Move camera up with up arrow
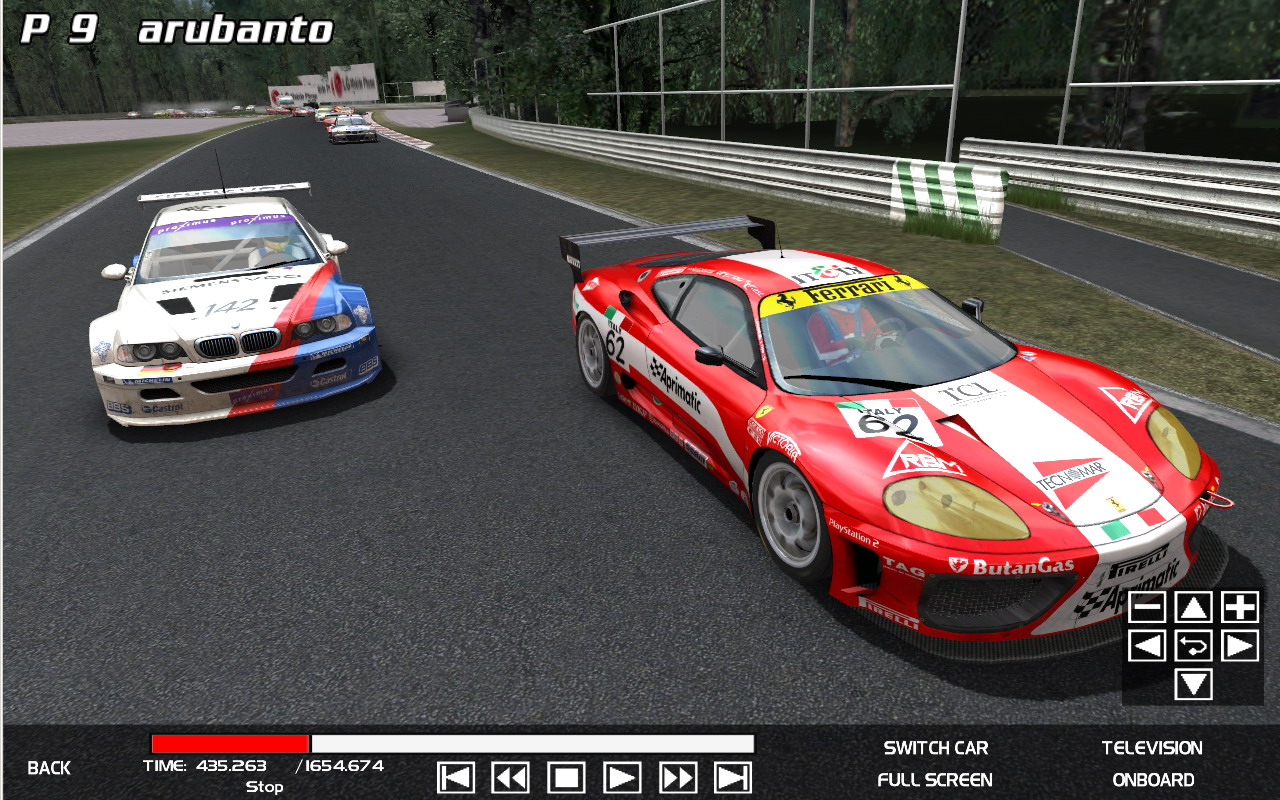This screenshot has width=1280, height=800. pyautogui.click(x=1193, y=607)
